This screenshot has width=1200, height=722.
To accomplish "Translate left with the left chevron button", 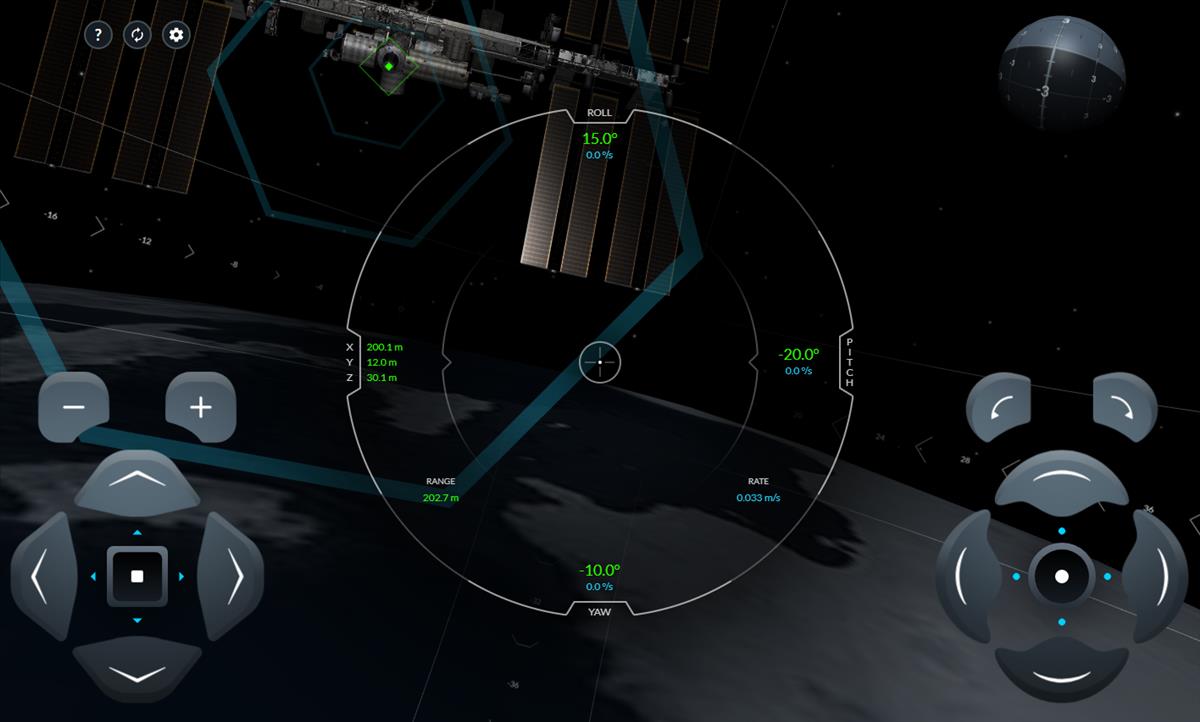I will [x=42, y=577].
